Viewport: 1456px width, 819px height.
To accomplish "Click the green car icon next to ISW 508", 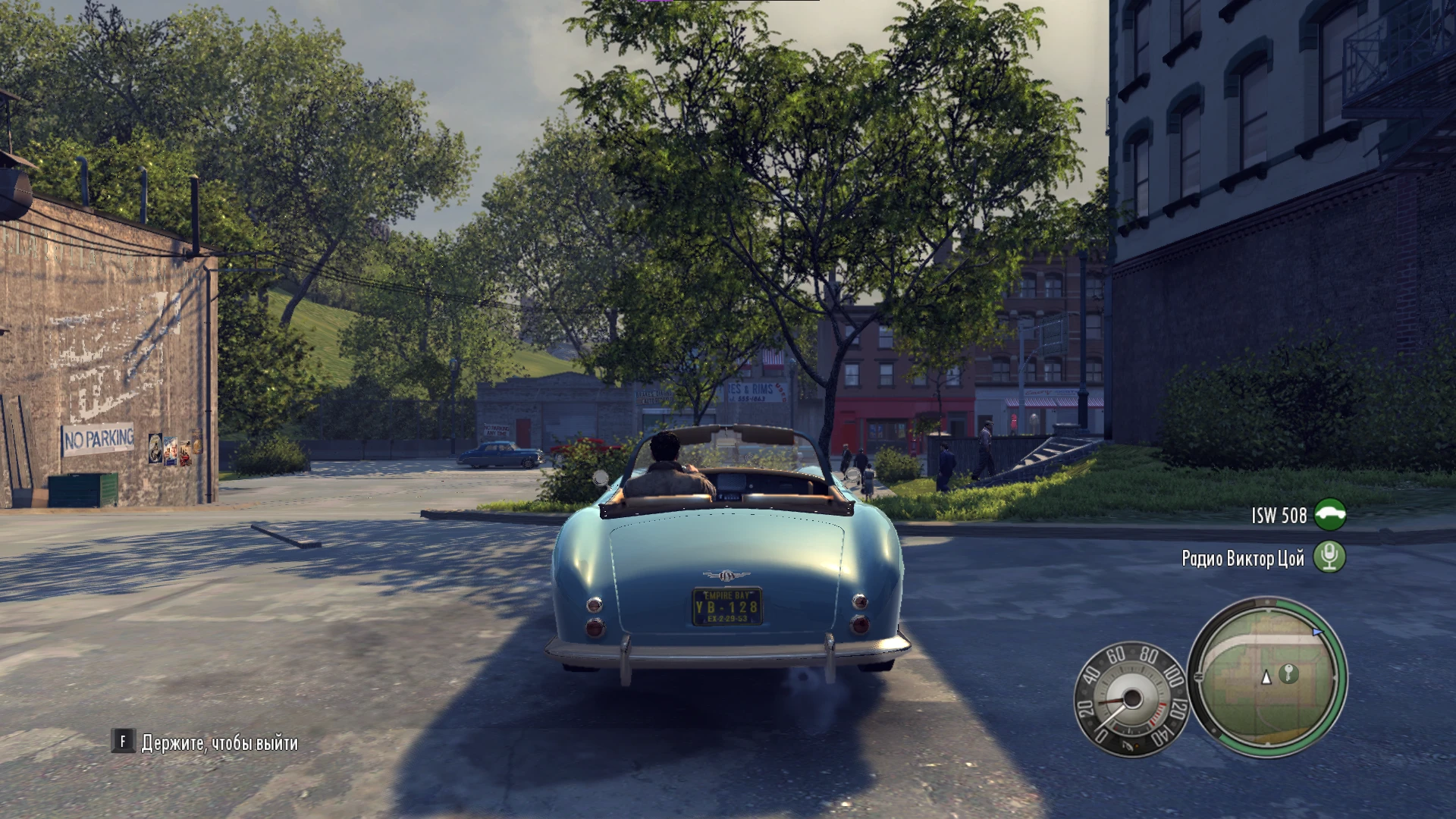I will point(1329,516).
